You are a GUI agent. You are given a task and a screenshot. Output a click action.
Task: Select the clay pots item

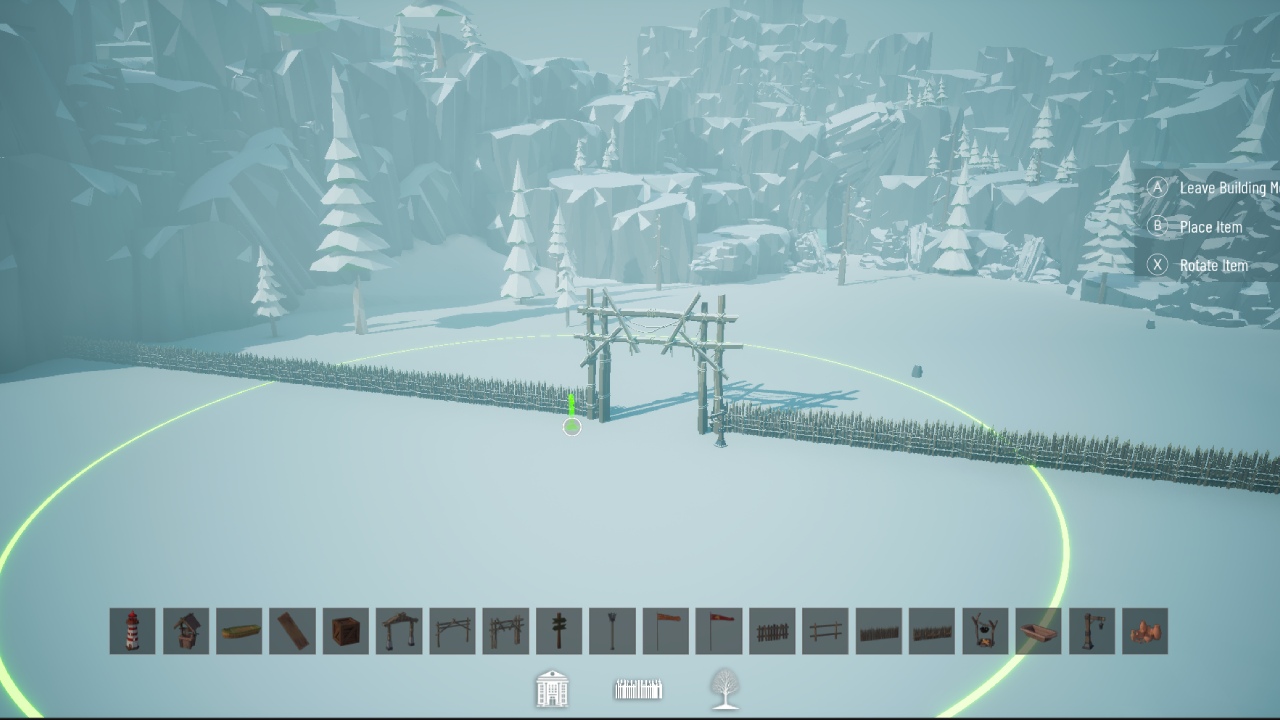click(1143, 630)
